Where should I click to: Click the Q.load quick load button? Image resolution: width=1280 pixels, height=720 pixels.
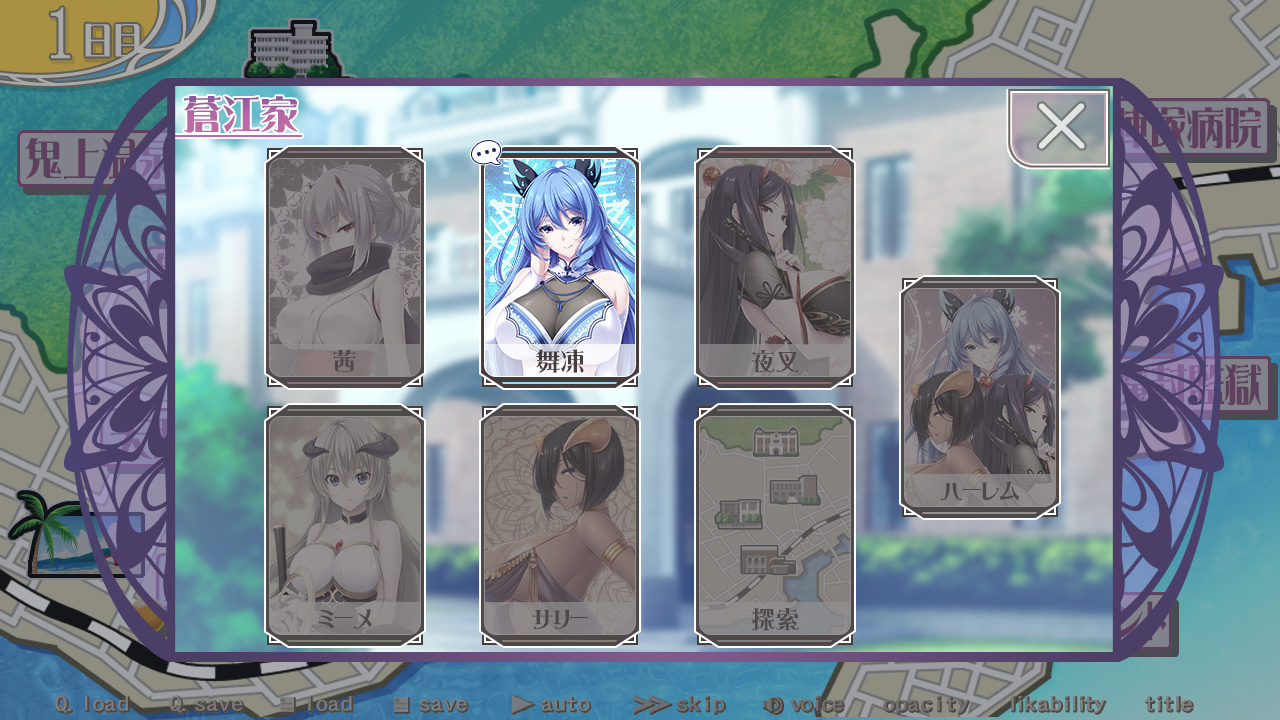pyautogui.click(x=92, y=704)
